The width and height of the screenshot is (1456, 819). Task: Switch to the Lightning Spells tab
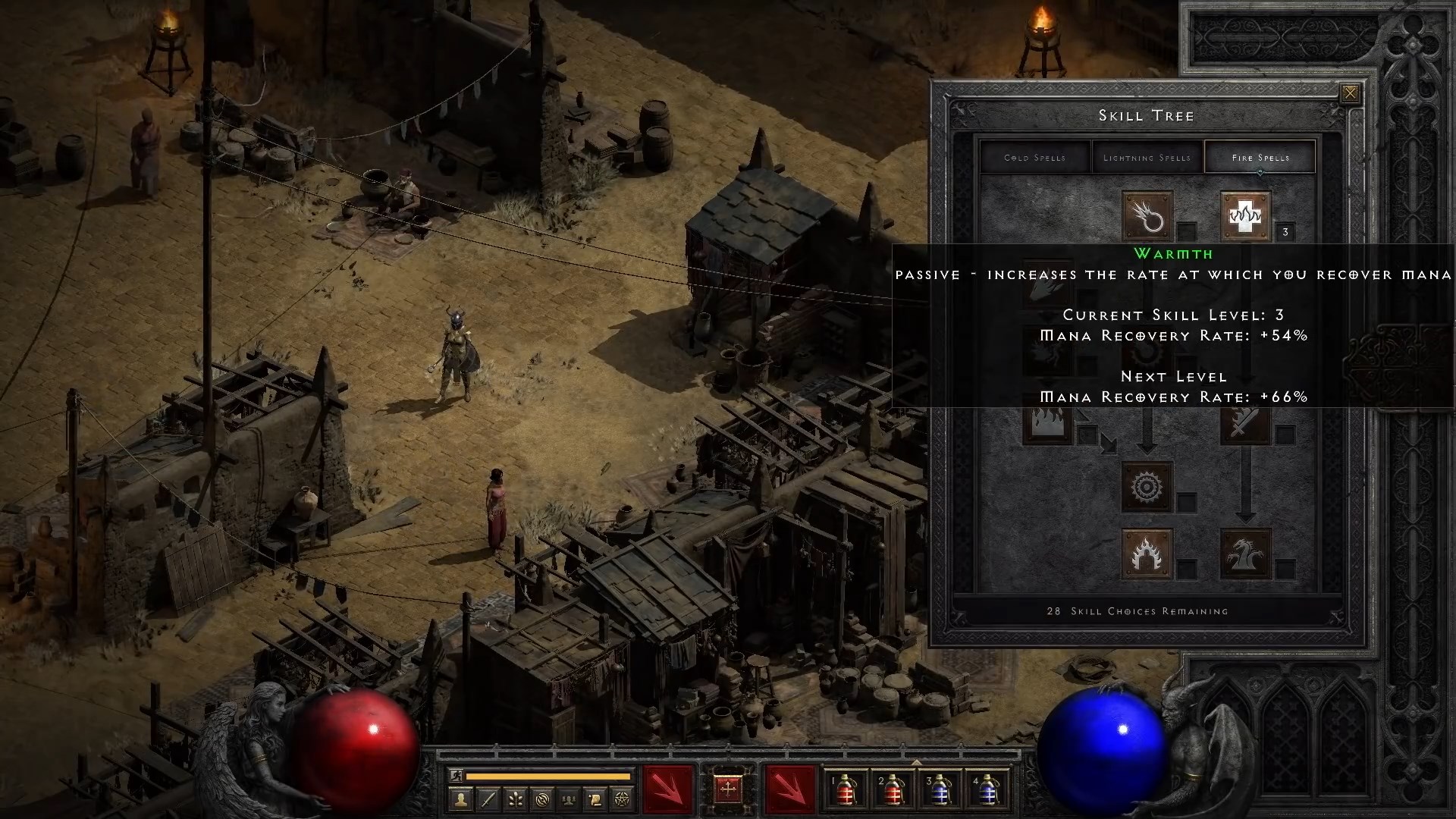(1146, 157)
